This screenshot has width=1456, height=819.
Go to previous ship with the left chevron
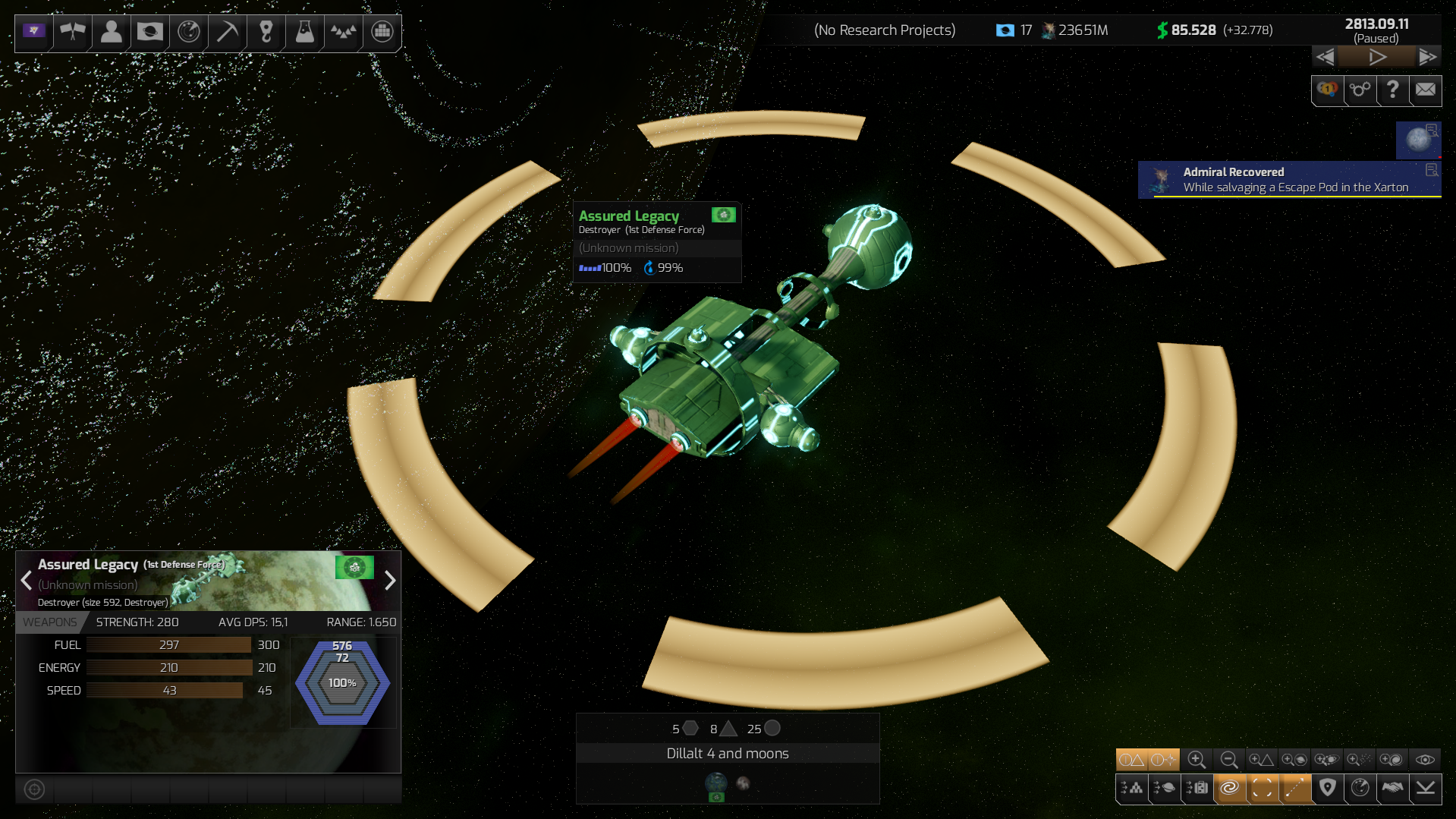click(x=26, y=581)
